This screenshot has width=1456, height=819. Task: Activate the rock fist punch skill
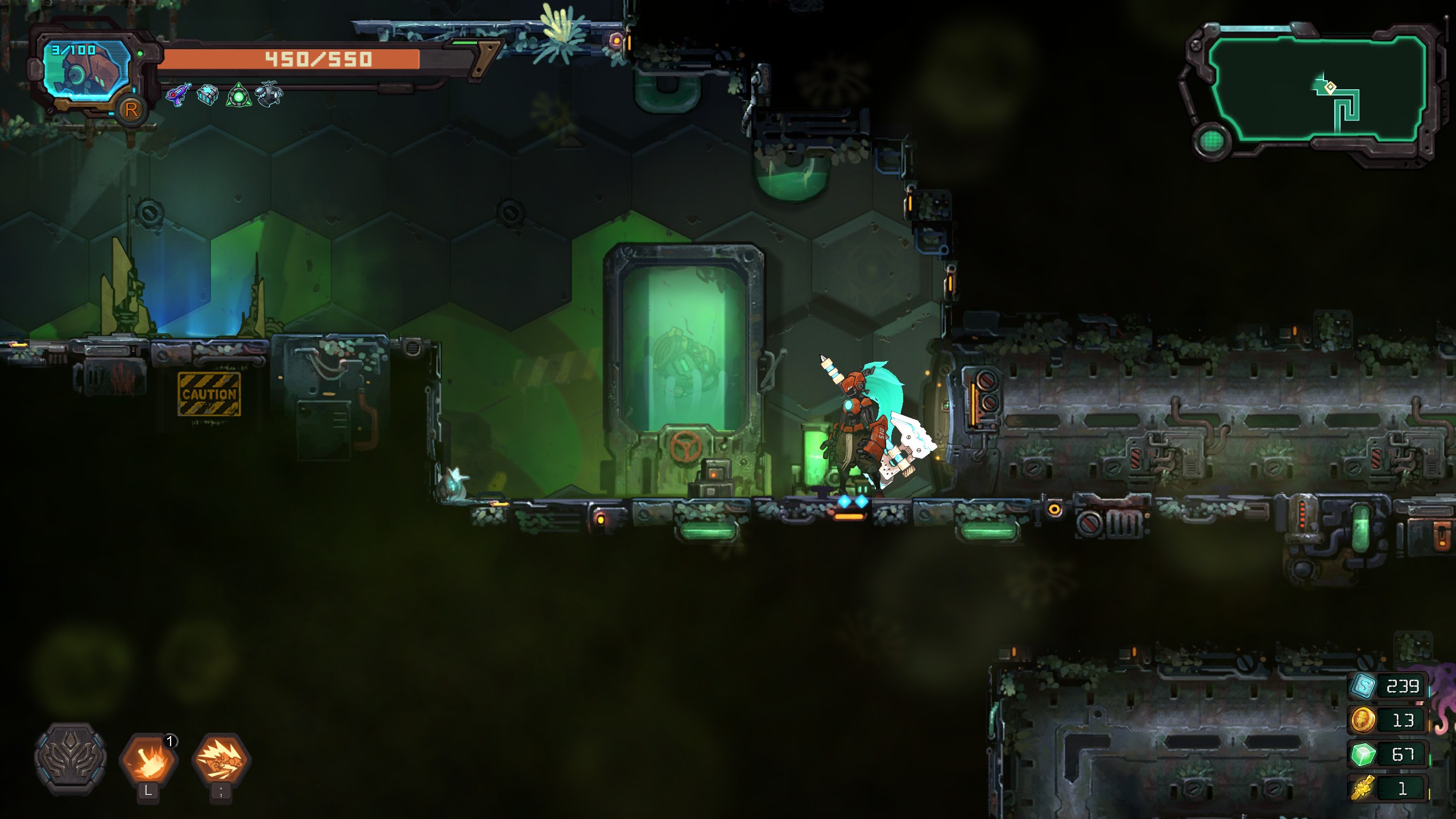point(221,760)
